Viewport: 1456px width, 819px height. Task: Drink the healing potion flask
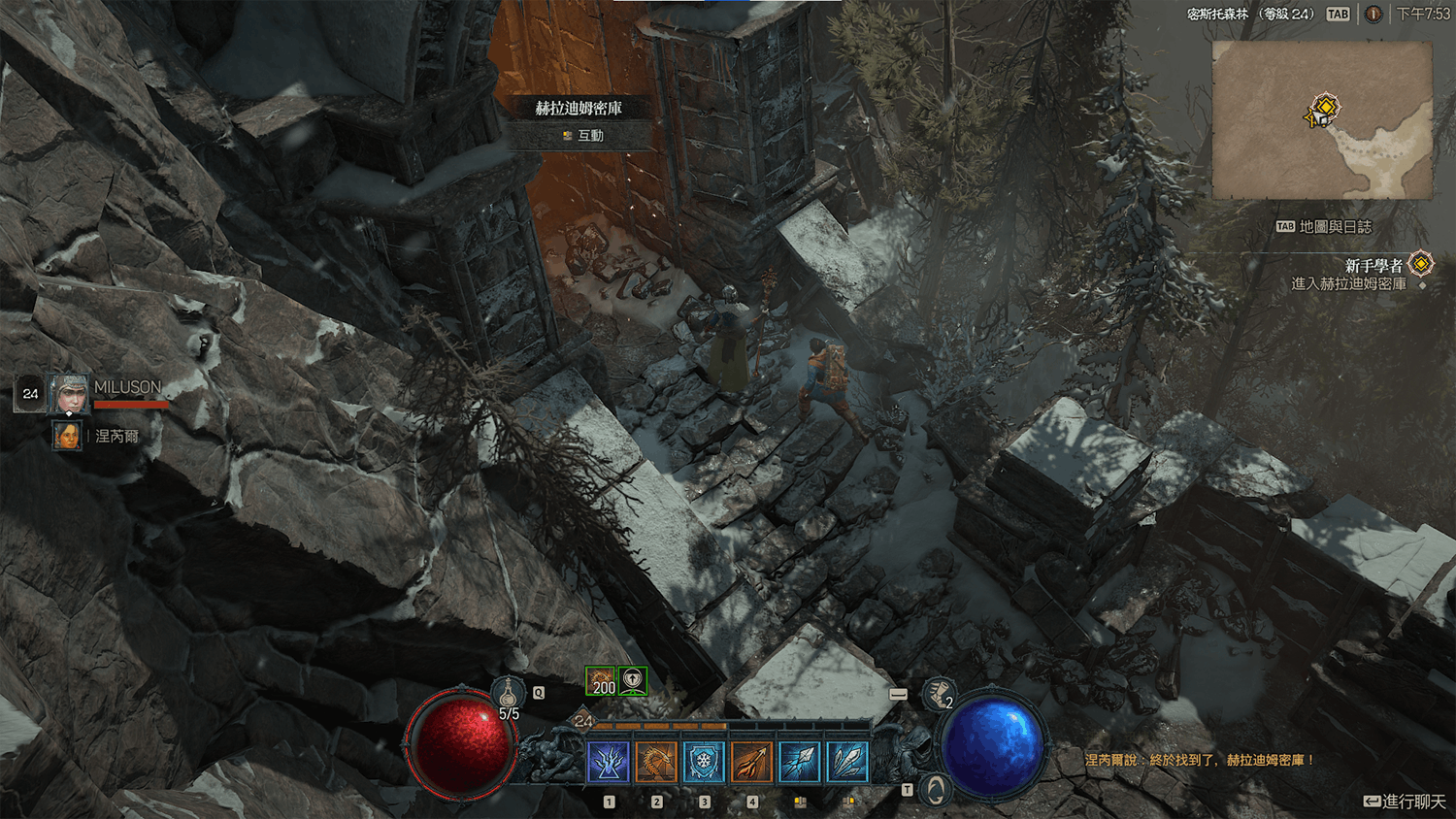[x=508, y=695]
